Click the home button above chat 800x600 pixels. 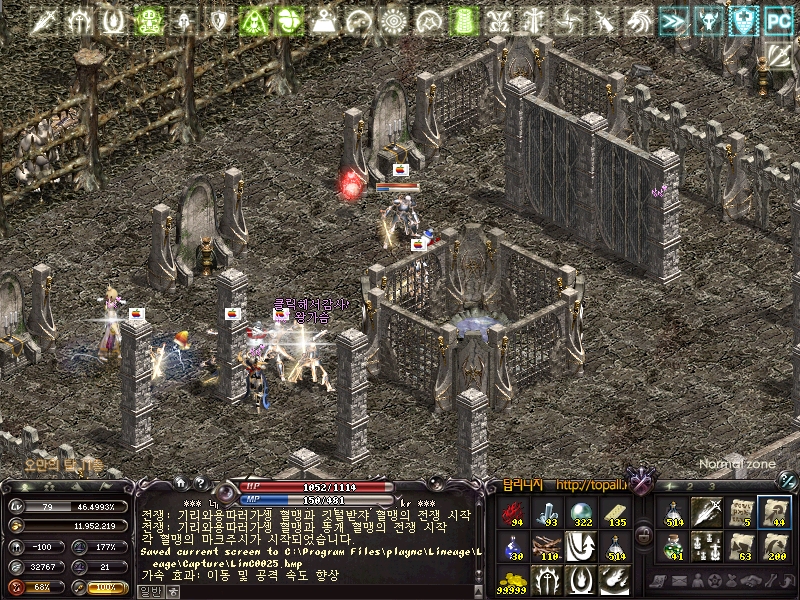pyautogui.click(x=180, y=481)
